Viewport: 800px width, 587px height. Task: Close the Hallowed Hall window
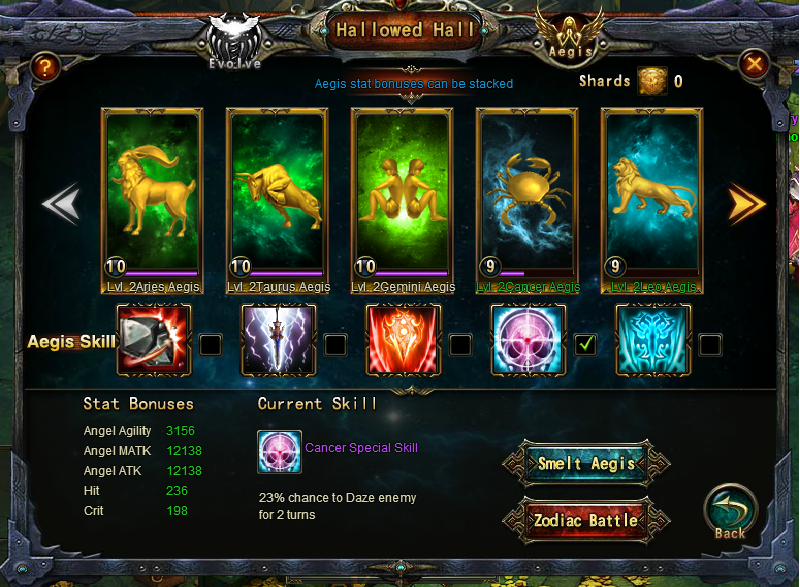tap(755, 66)
